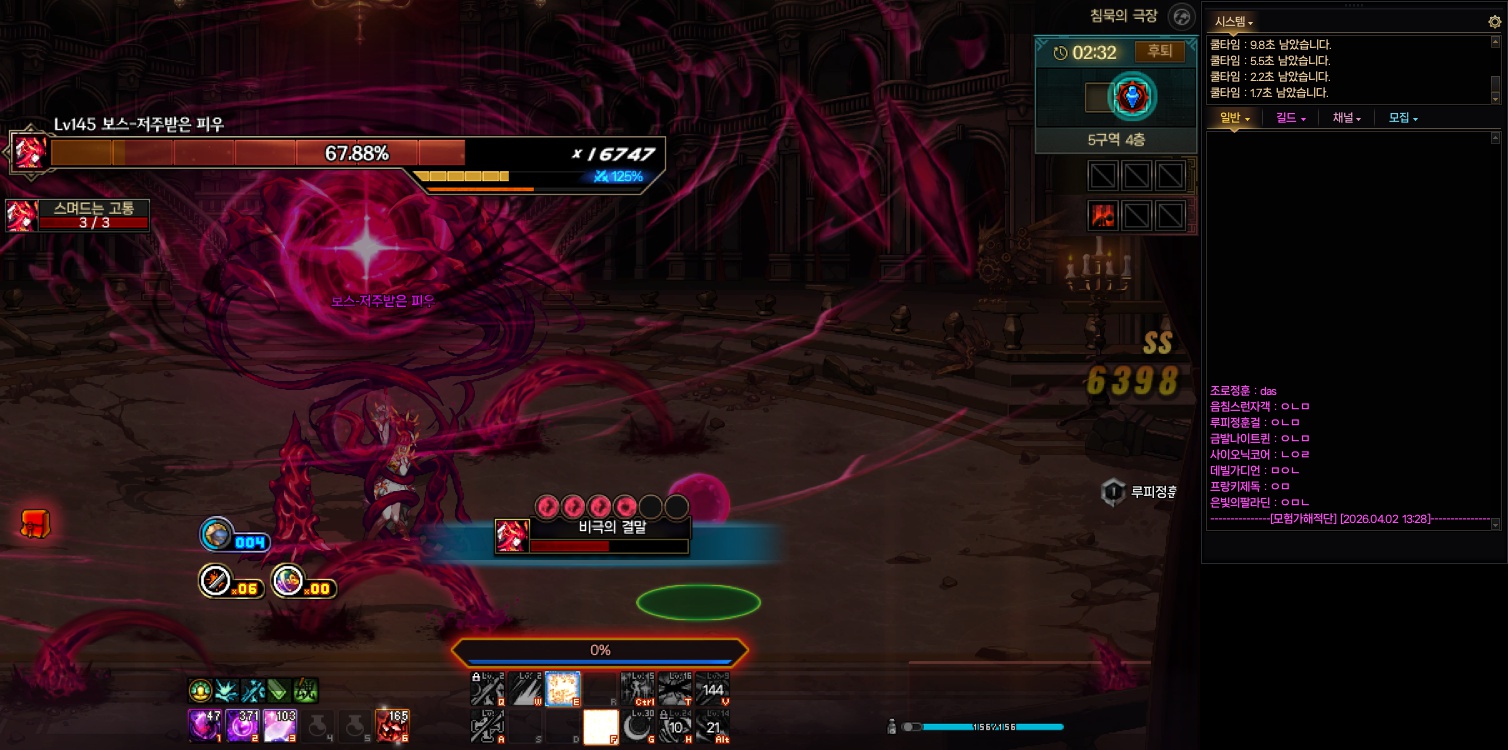This screenshot has width=1508, height=750.
Task: Click the red scroll icon at left edge
Action: click(36, 522)
